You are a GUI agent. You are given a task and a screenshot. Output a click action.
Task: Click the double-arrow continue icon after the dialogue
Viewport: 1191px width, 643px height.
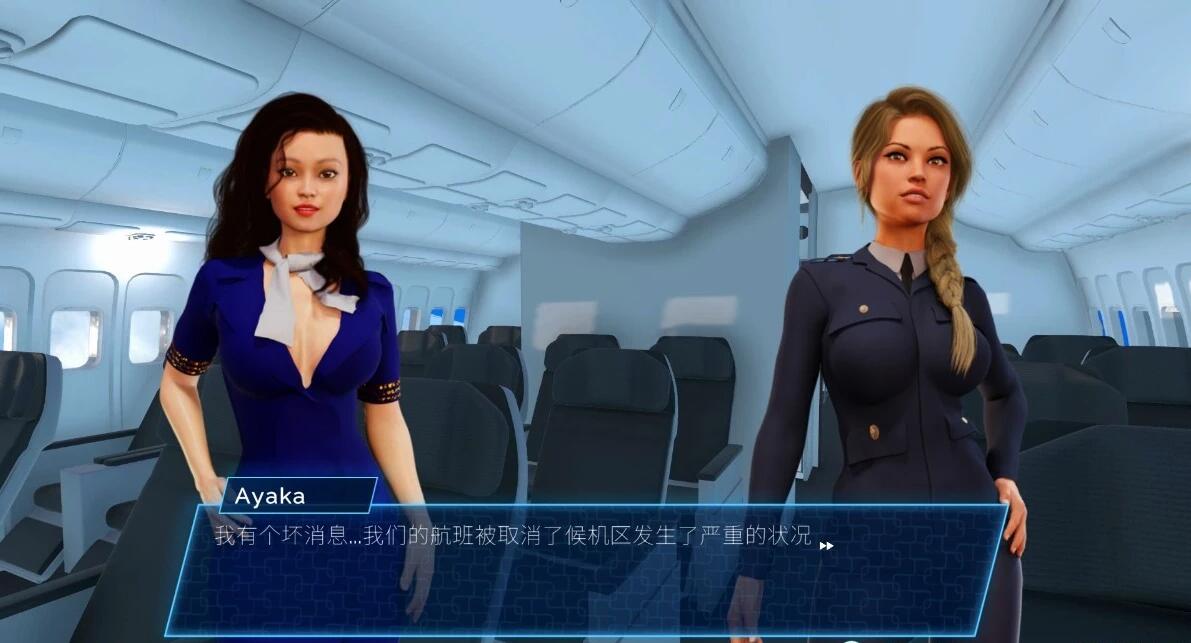click(826, 545)
